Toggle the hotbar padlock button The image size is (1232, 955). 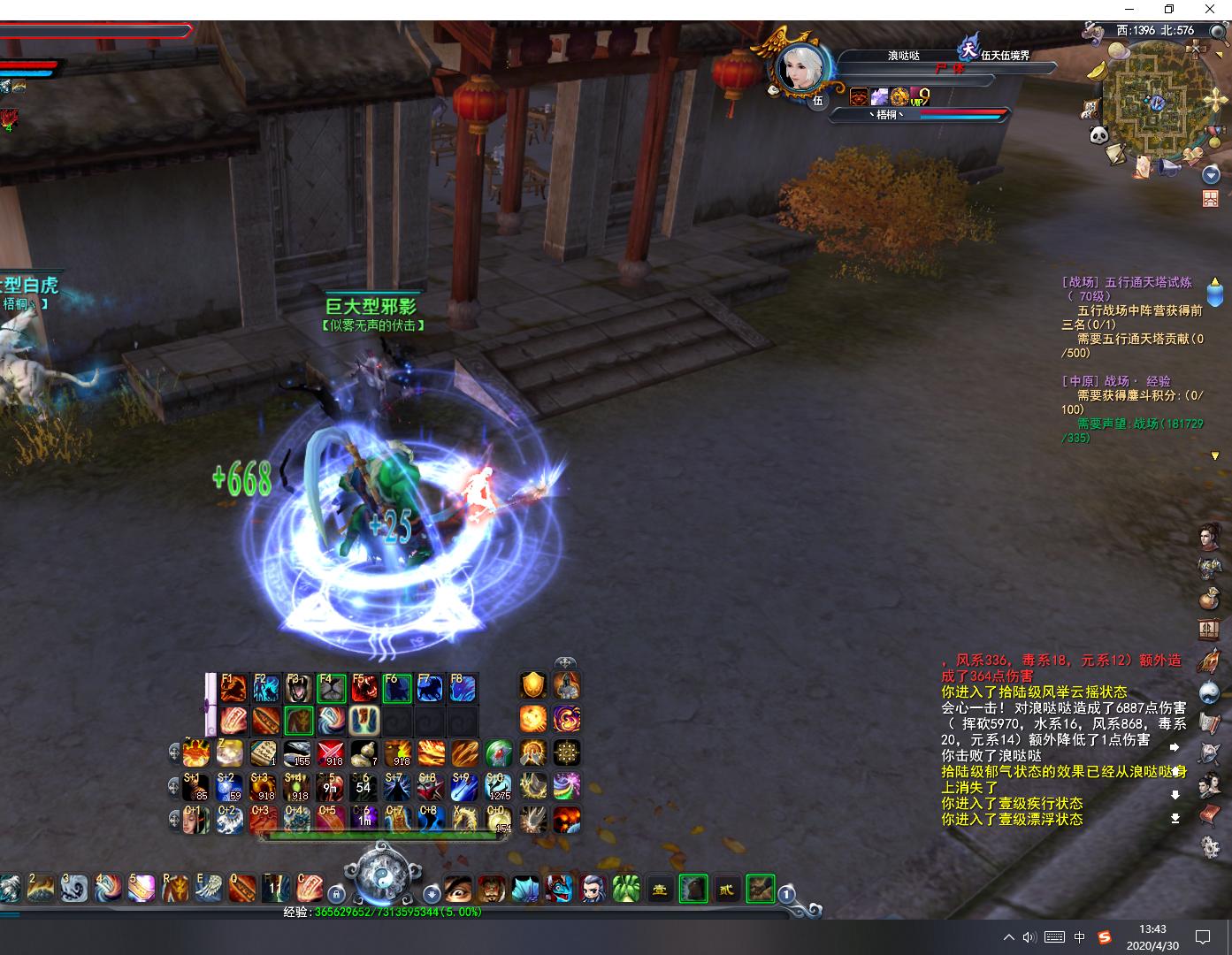pos(336,893)
